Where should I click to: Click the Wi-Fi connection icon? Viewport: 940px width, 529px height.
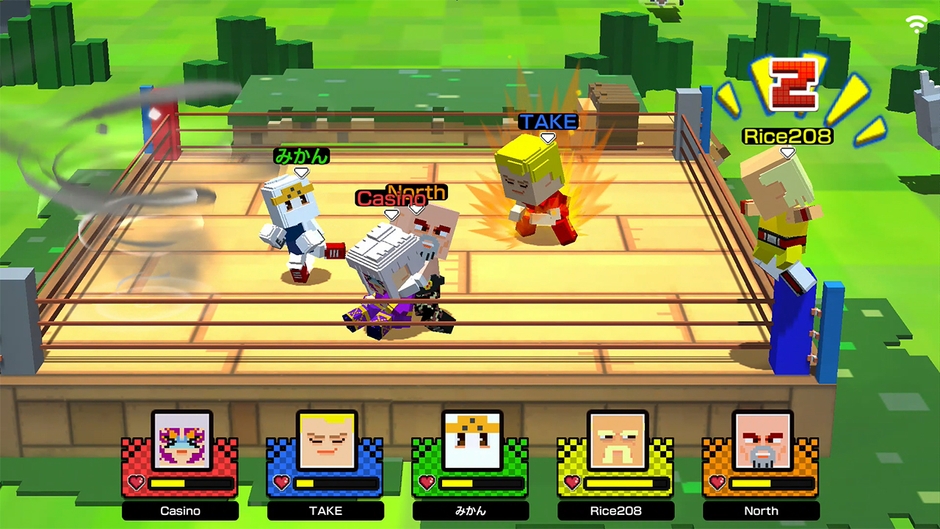pyautogui.click(x=916, y=24)
